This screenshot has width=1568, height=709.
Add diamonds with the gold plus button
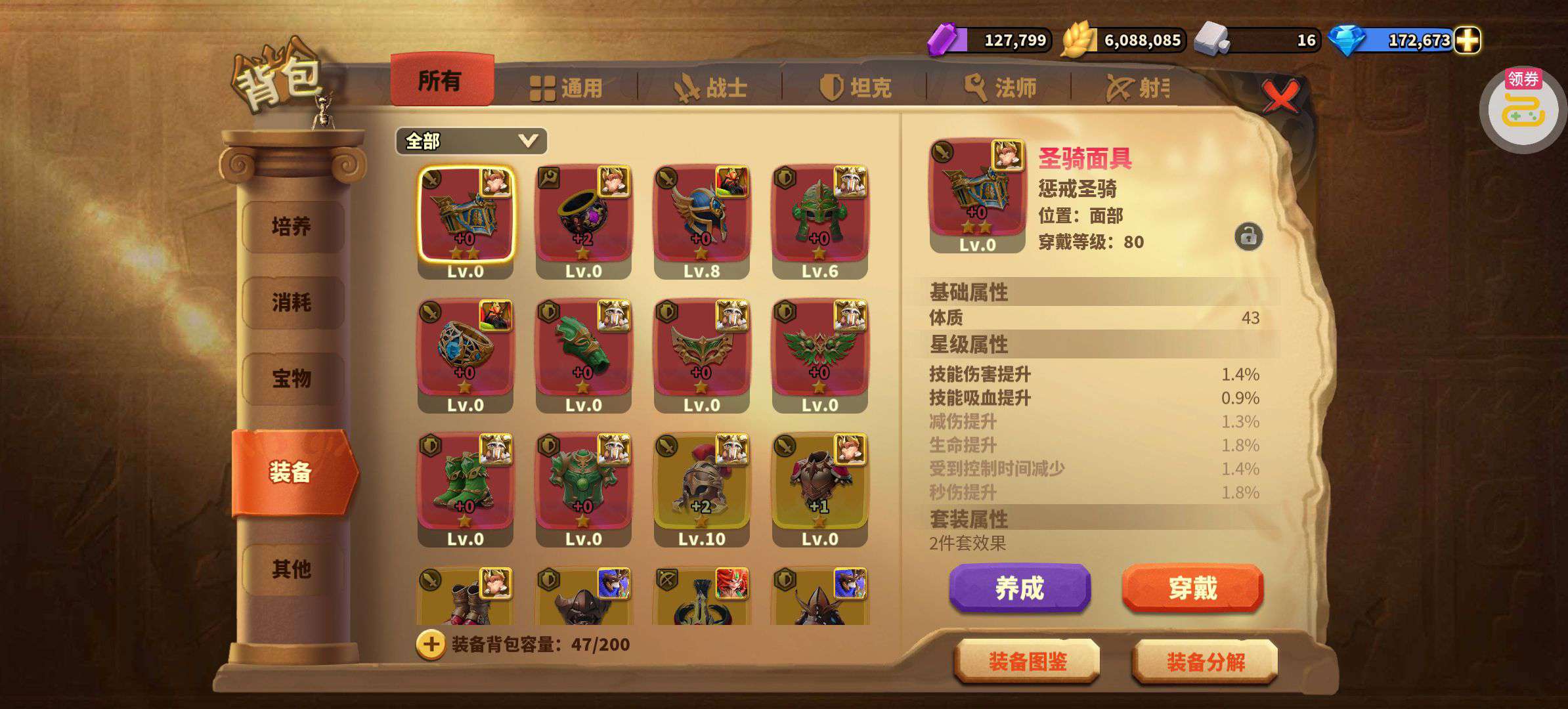pyautogui.click(x=1467, y=41)
